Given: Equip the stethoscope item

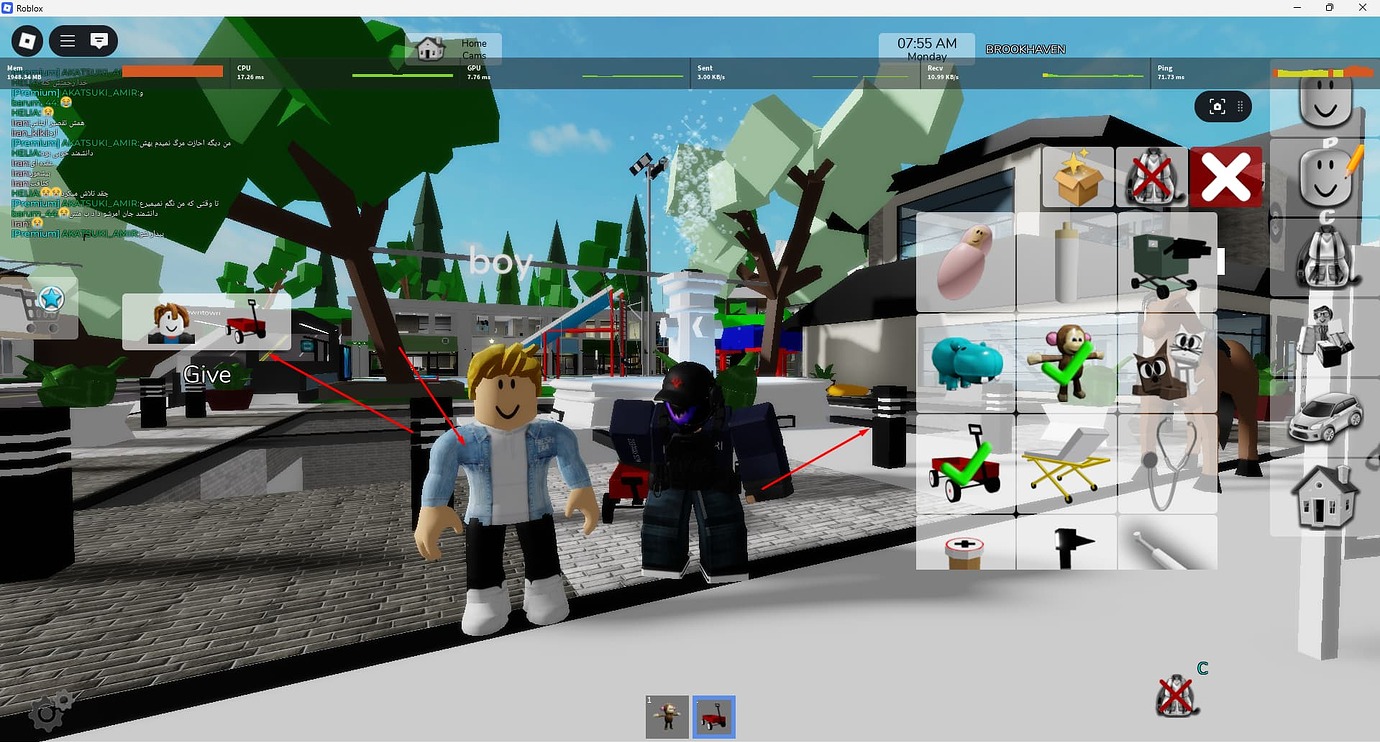Looking at the screenshot, I should click(1166, 463).
